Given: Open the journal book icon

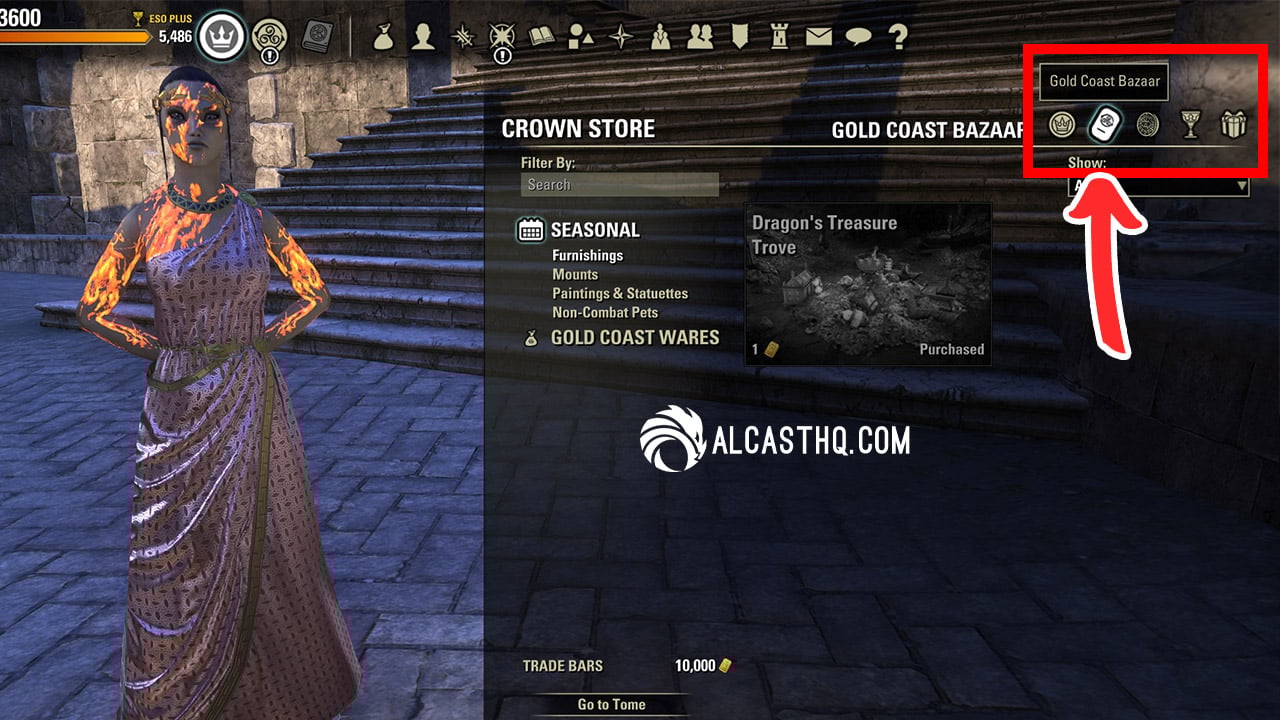Looking at the screenshot, I should point(541,37).
